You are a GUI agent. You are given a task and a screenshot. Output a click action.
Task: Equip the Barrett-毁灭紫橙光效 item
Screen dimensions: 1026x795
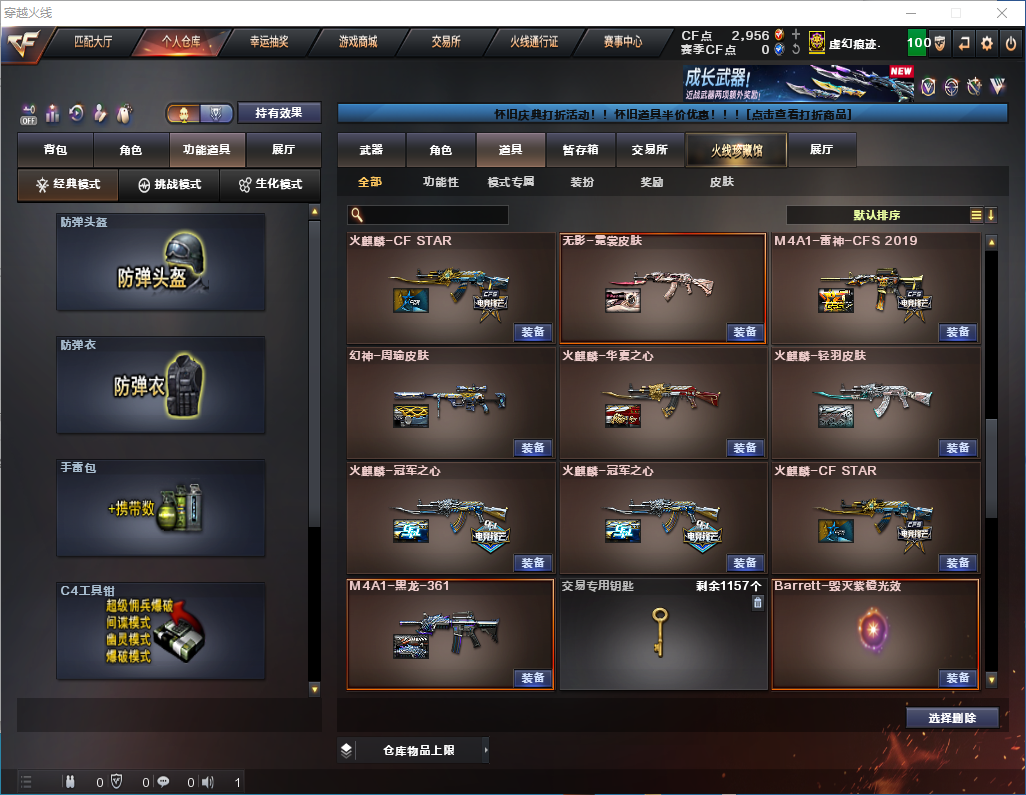tap(957, 678)
